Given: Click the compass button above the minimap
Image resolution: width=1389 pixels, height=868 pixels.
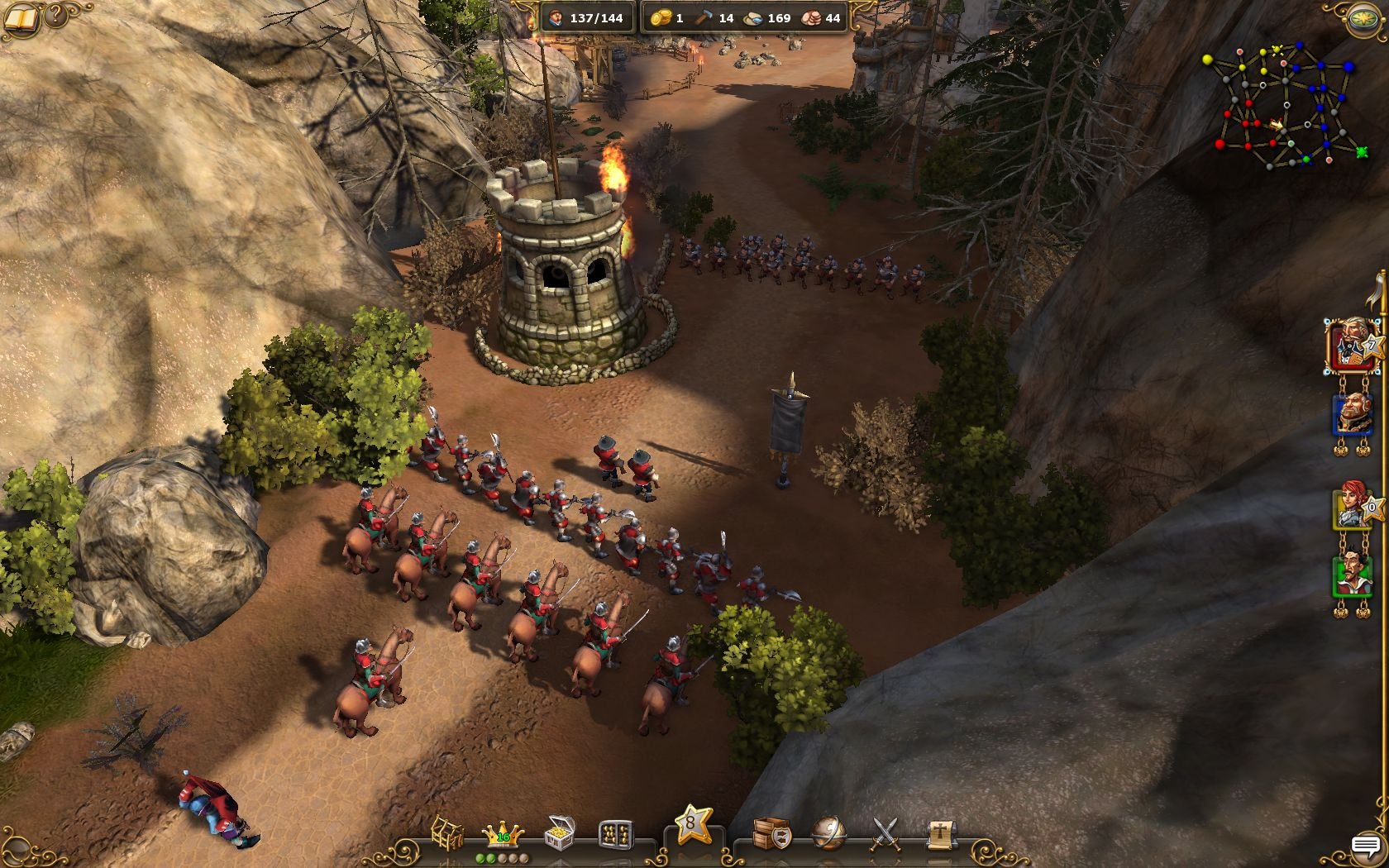Looking at the screenshot, I should point(1363,19).
